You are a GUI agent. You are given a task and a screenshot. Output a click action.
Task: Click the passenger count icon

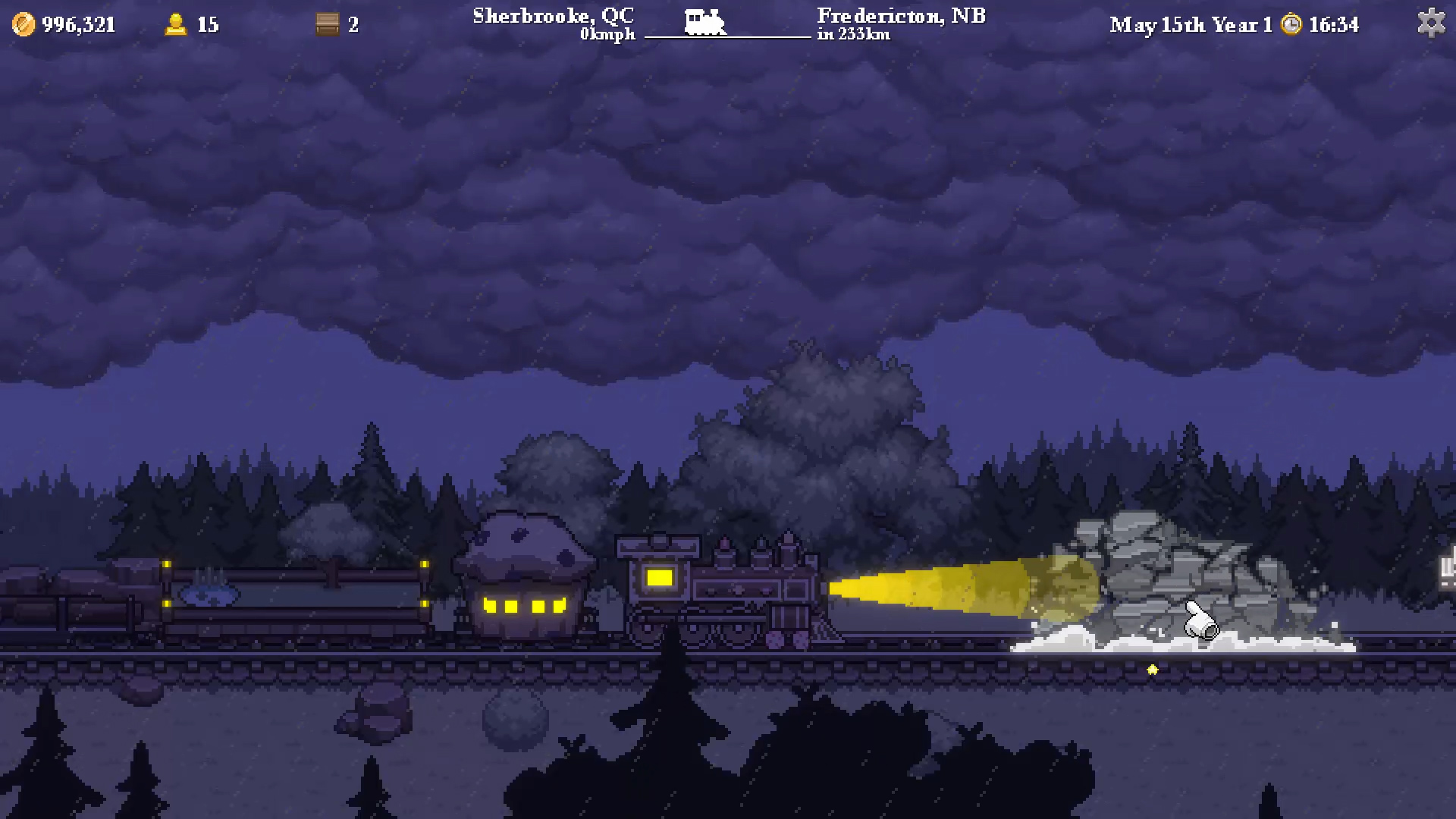pos(176,24)
